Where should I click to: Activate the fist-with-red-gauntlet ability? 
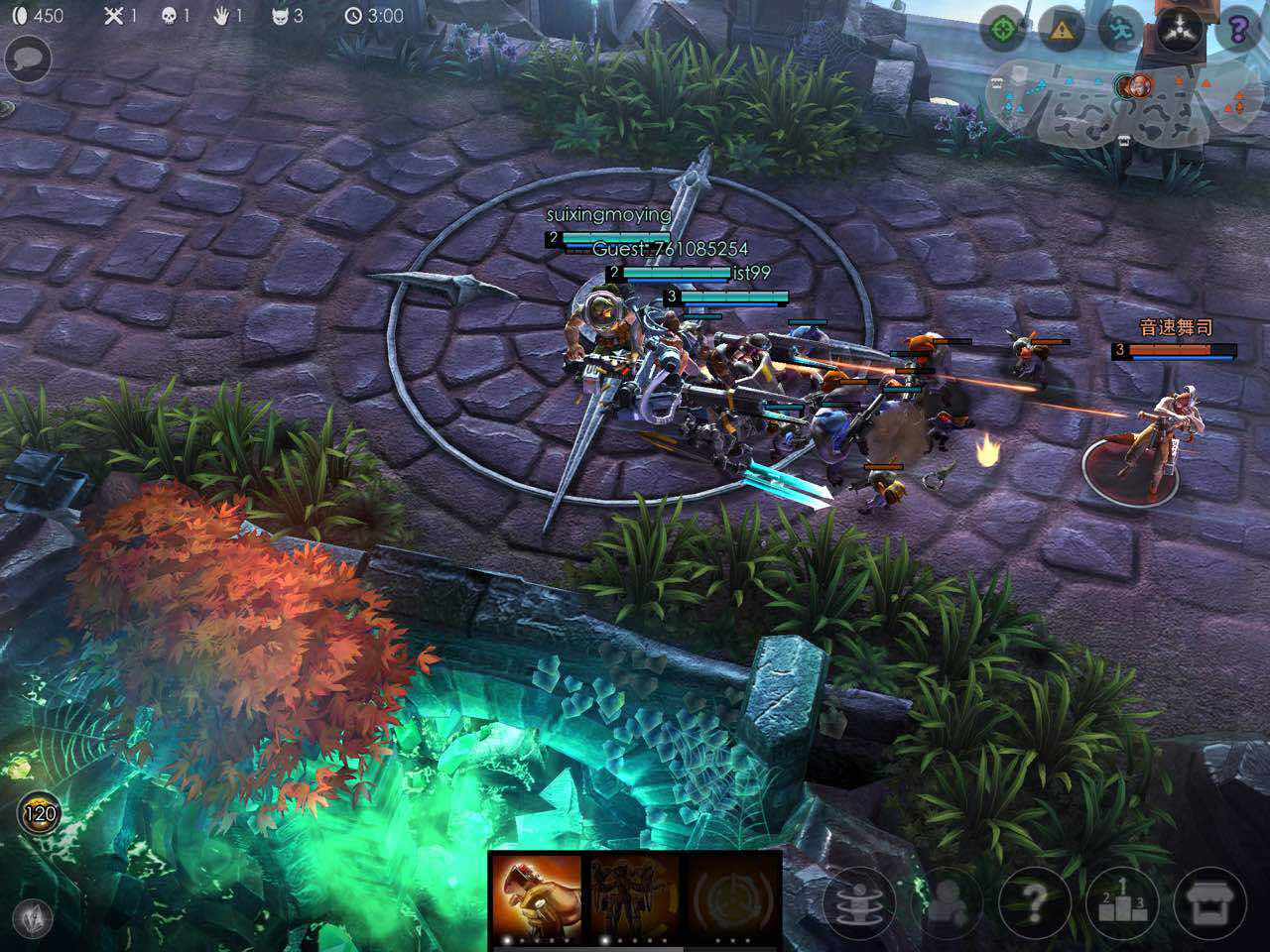(537, 897)
